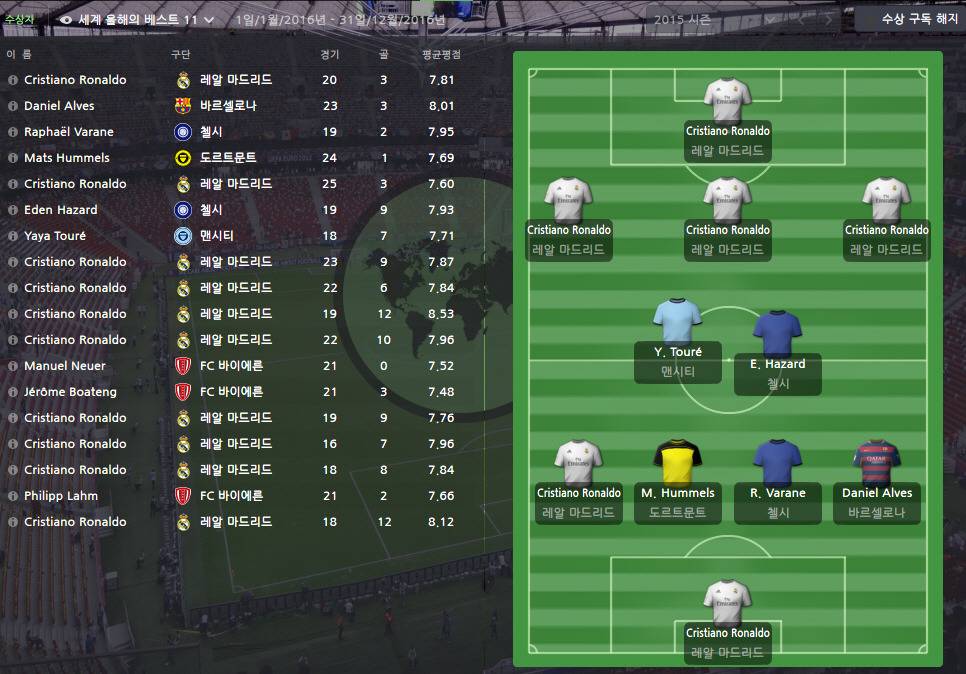Sort the table by the 골 column header
Image resolution: width=966 pixels, height=674 pixels.
click(x=384, y=54)
